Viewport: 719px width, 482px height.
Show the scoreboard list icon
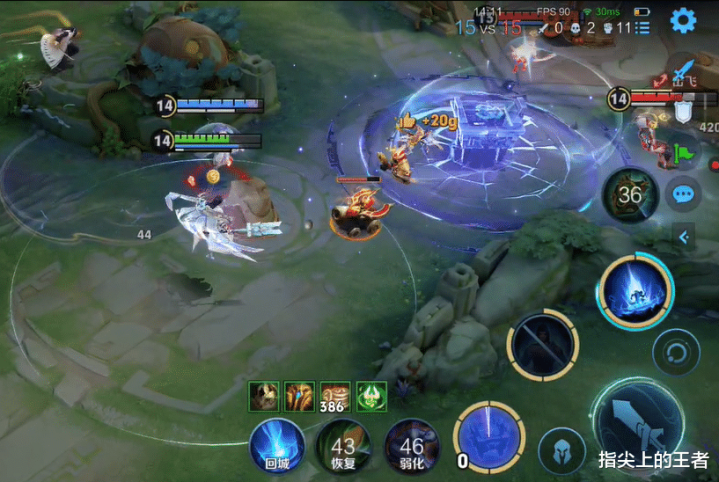pos(641,28)
